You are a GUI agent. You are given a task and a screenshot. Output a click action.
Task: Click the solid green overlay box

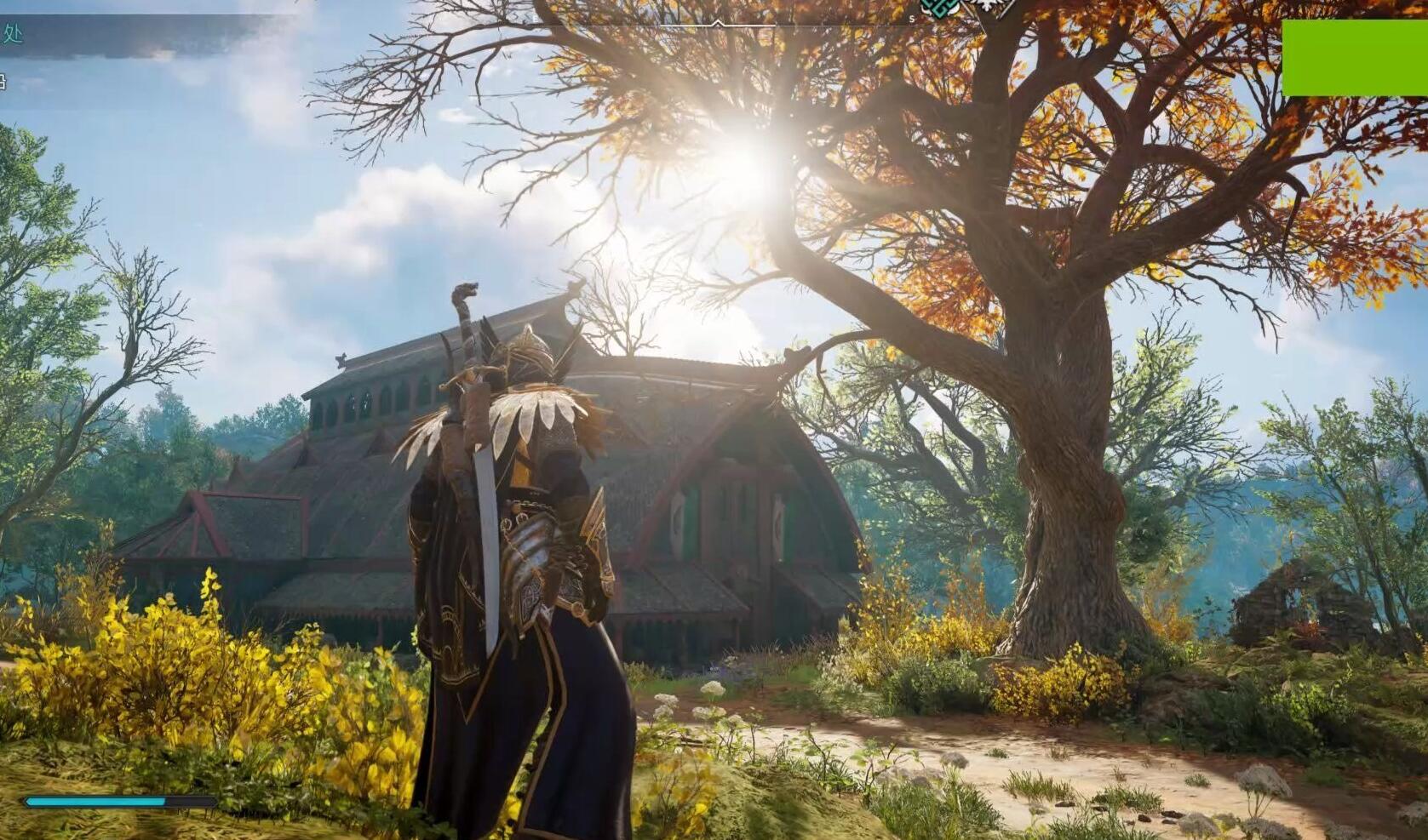click(1354, 58)
